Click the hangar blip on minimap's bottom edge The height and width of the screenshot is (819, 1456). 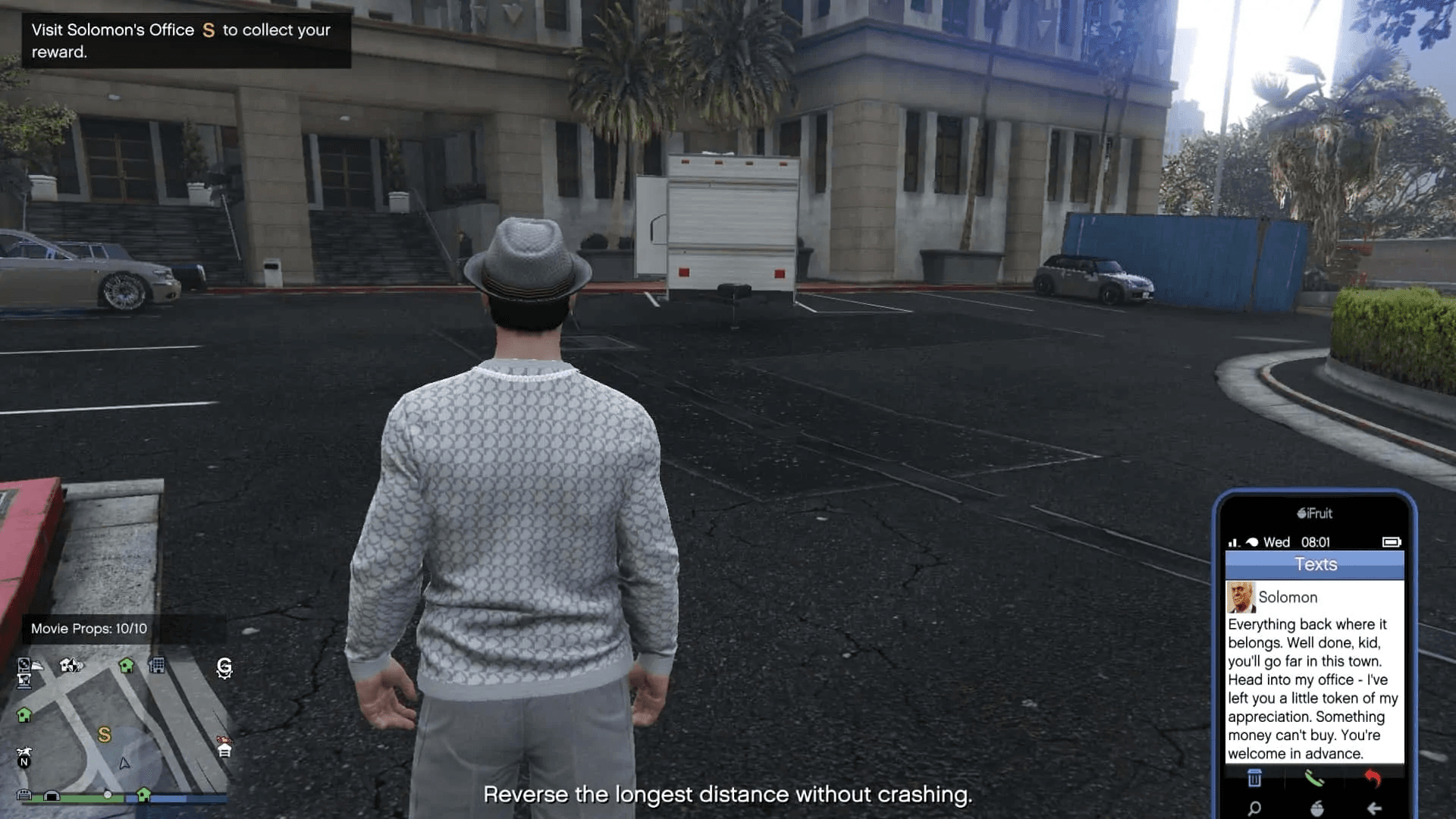[x=52, y=795]
